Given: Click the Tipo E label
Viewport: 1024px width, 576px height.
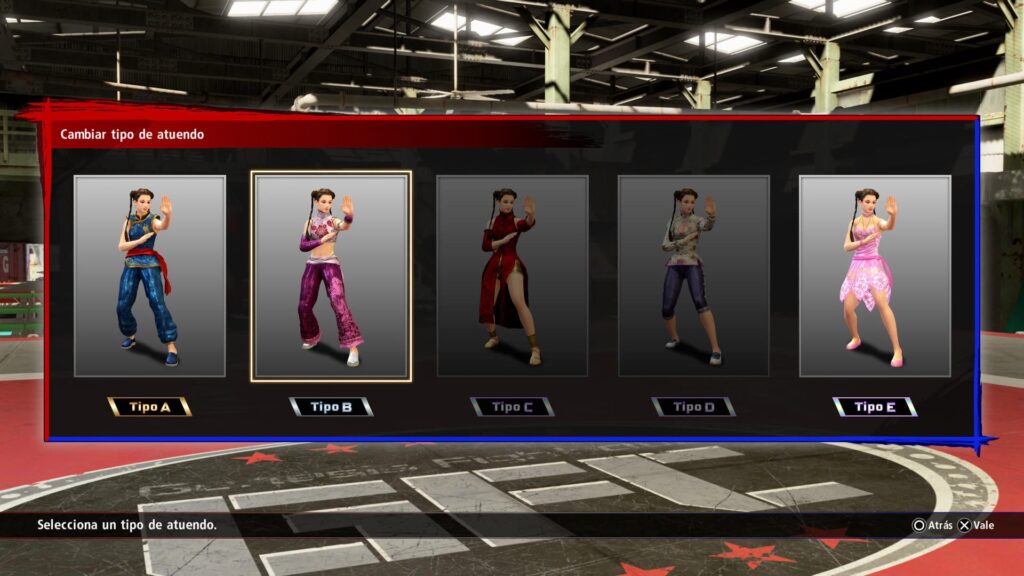Looking at the screenshot, I should pos(874,407).
